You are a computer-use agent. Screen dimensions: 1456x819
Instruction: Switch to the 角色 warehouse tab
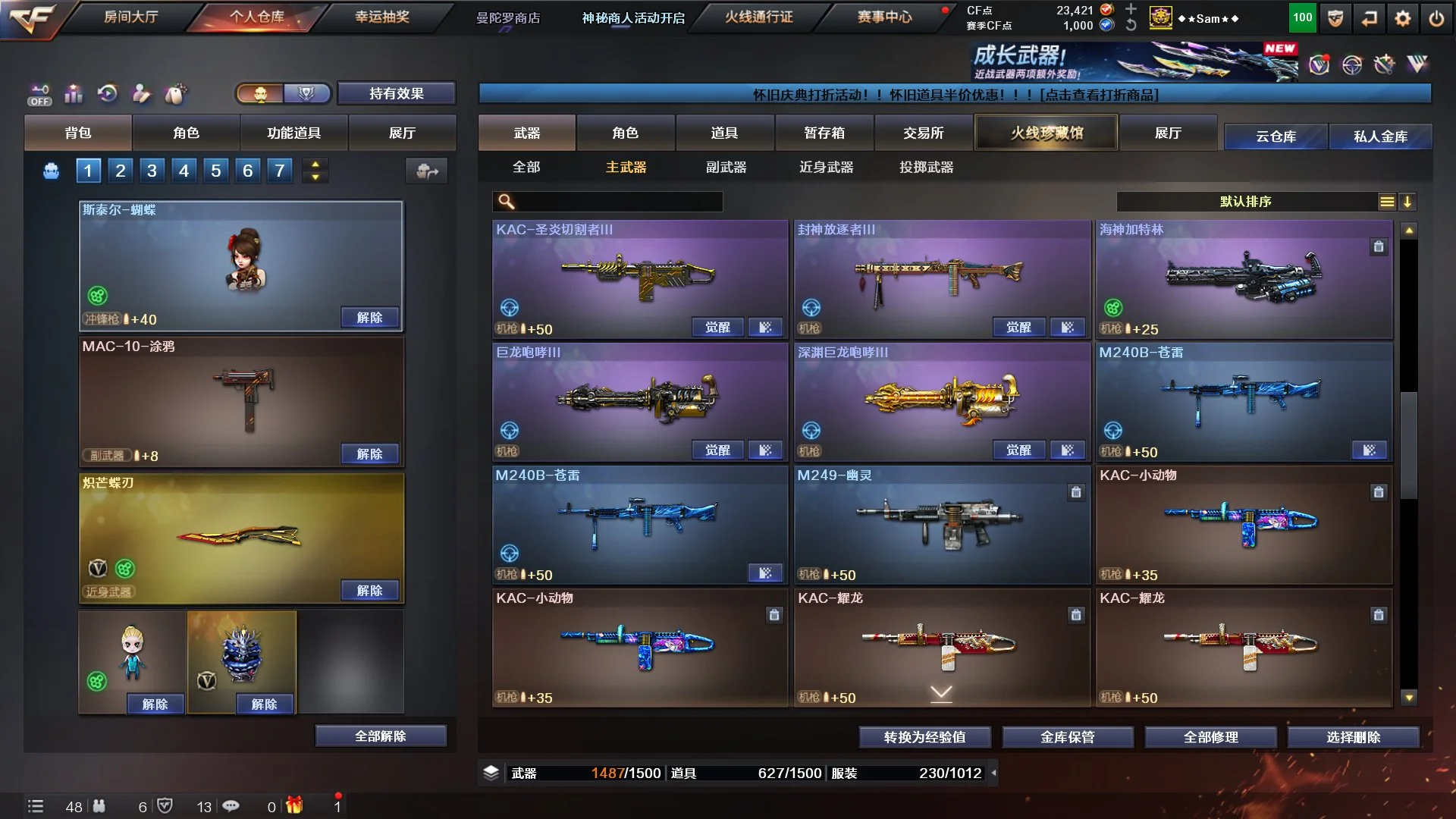pos(625,133)
